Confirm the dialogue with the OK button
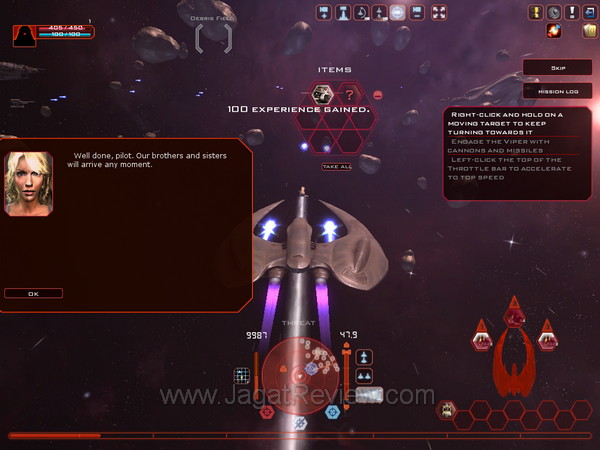Viewport: 600px width, 450px height. pos(33,293)
